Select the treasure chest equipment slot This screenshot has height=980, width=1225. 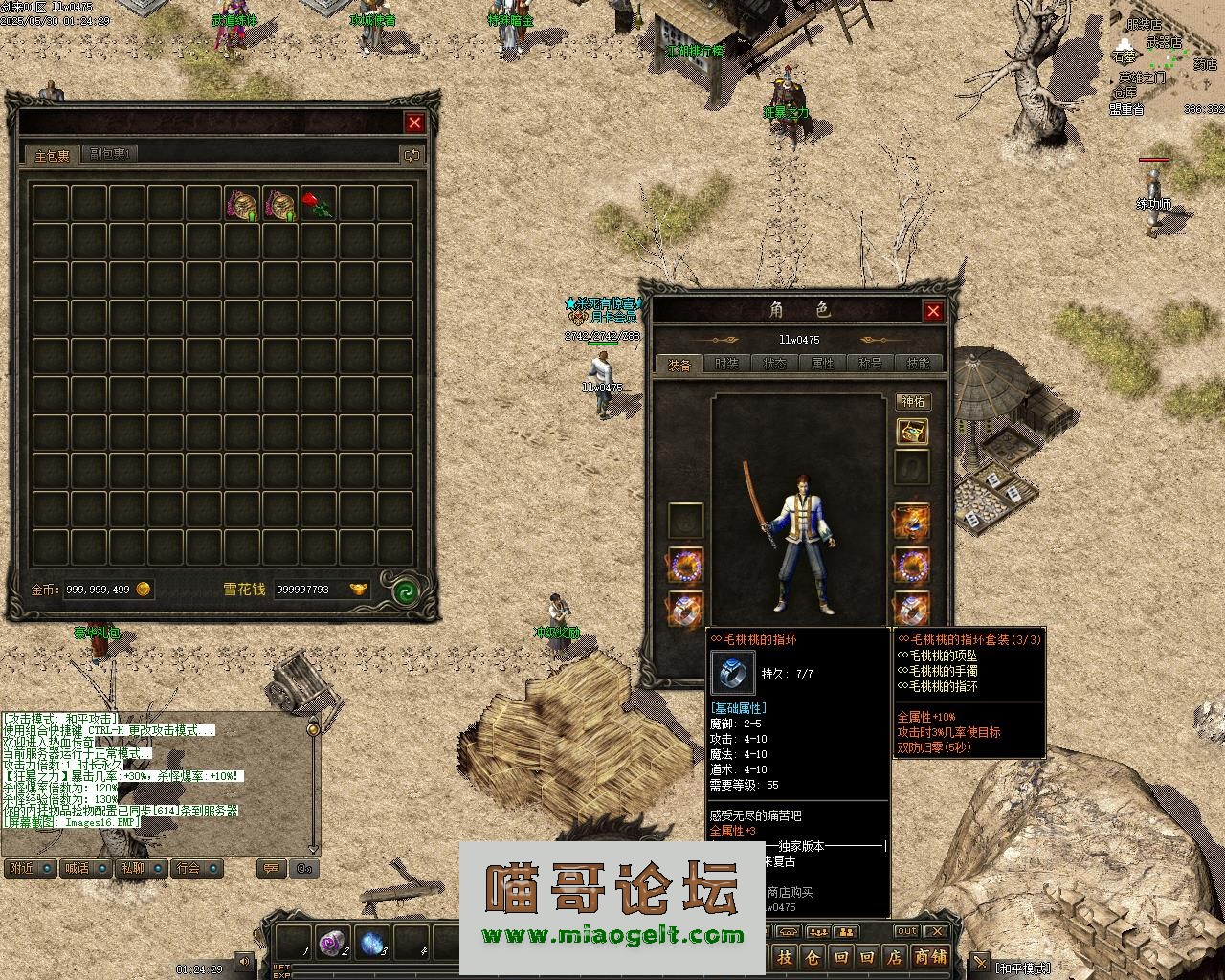(912, 432)
